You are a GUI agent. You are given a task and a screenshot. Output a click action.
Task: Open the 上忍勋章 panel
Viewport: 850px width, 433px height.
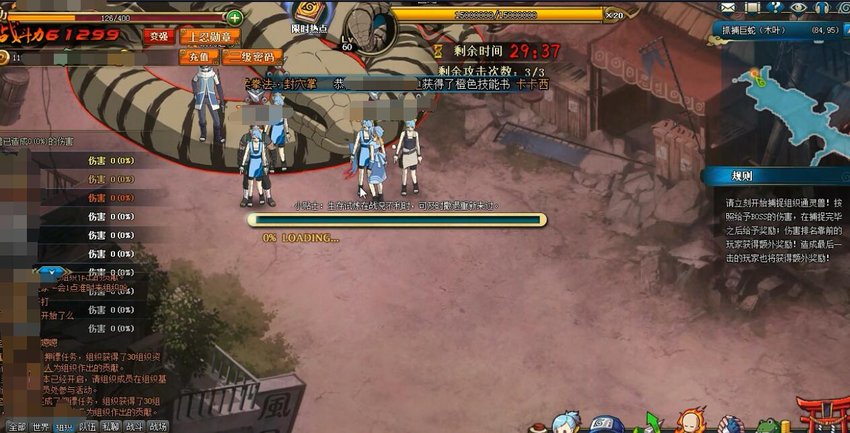tap(212, 36)
